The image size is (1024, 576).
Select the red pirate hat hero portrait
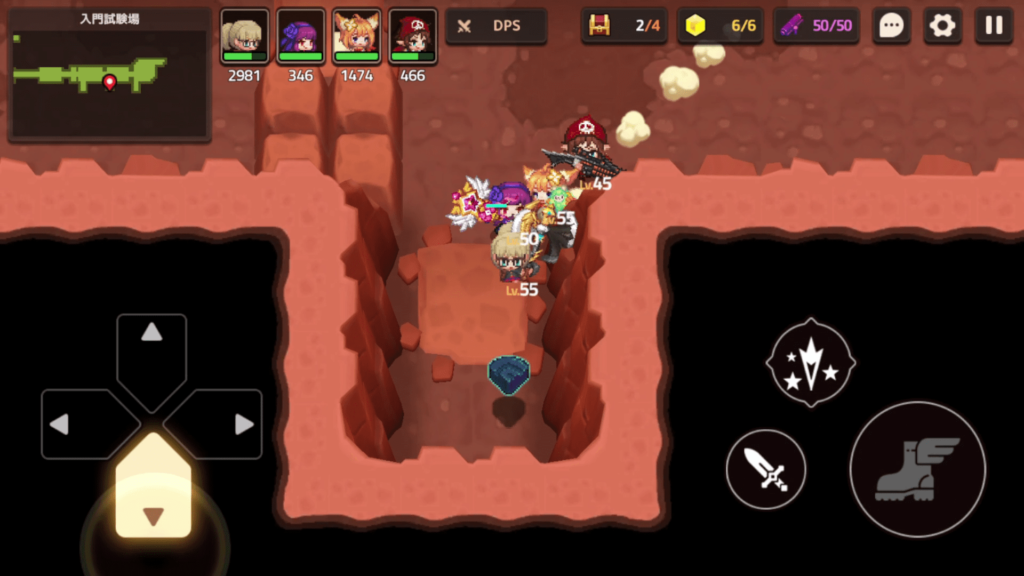412,37
